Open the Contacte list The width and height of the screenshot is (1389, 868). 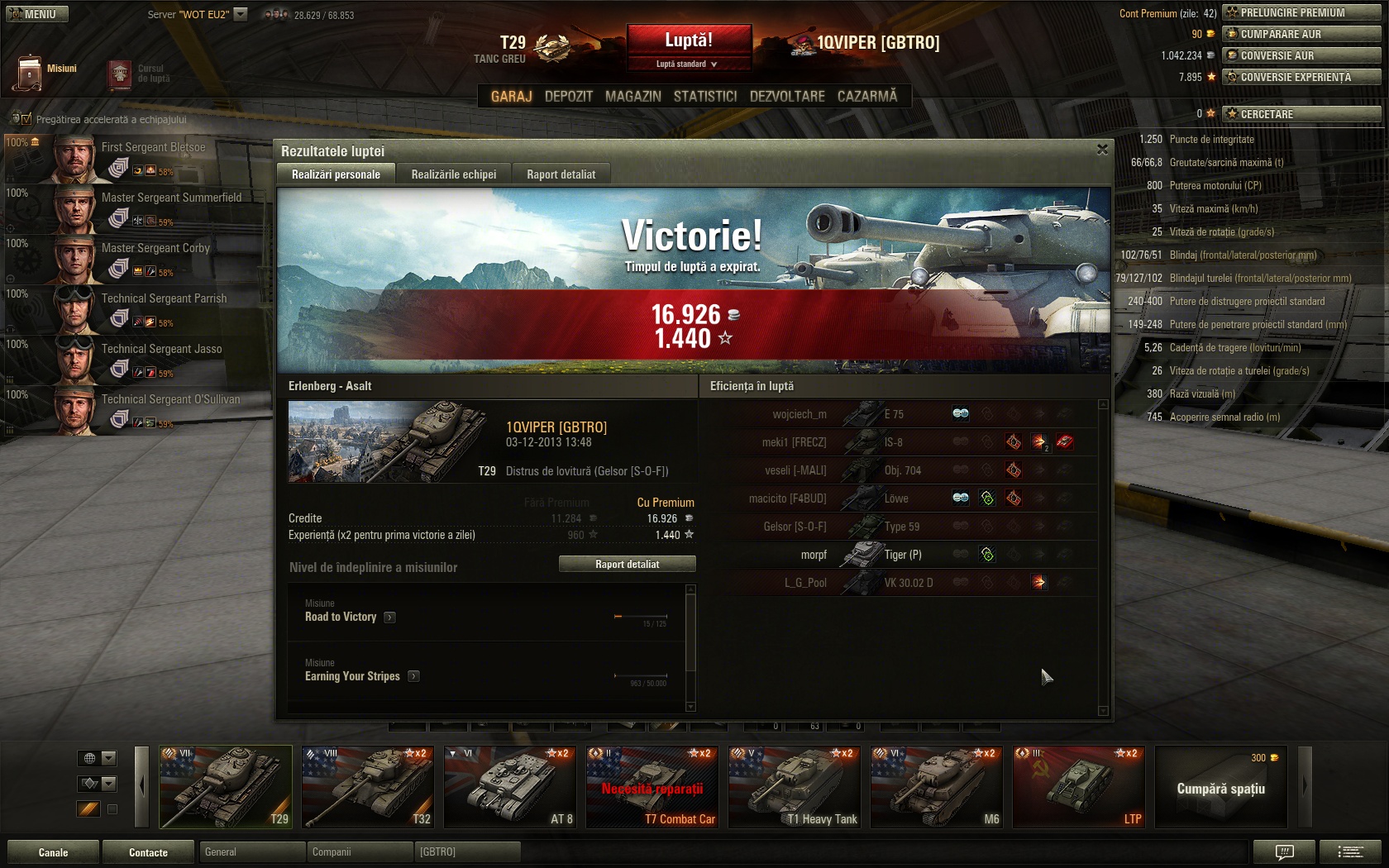[148, 852]
